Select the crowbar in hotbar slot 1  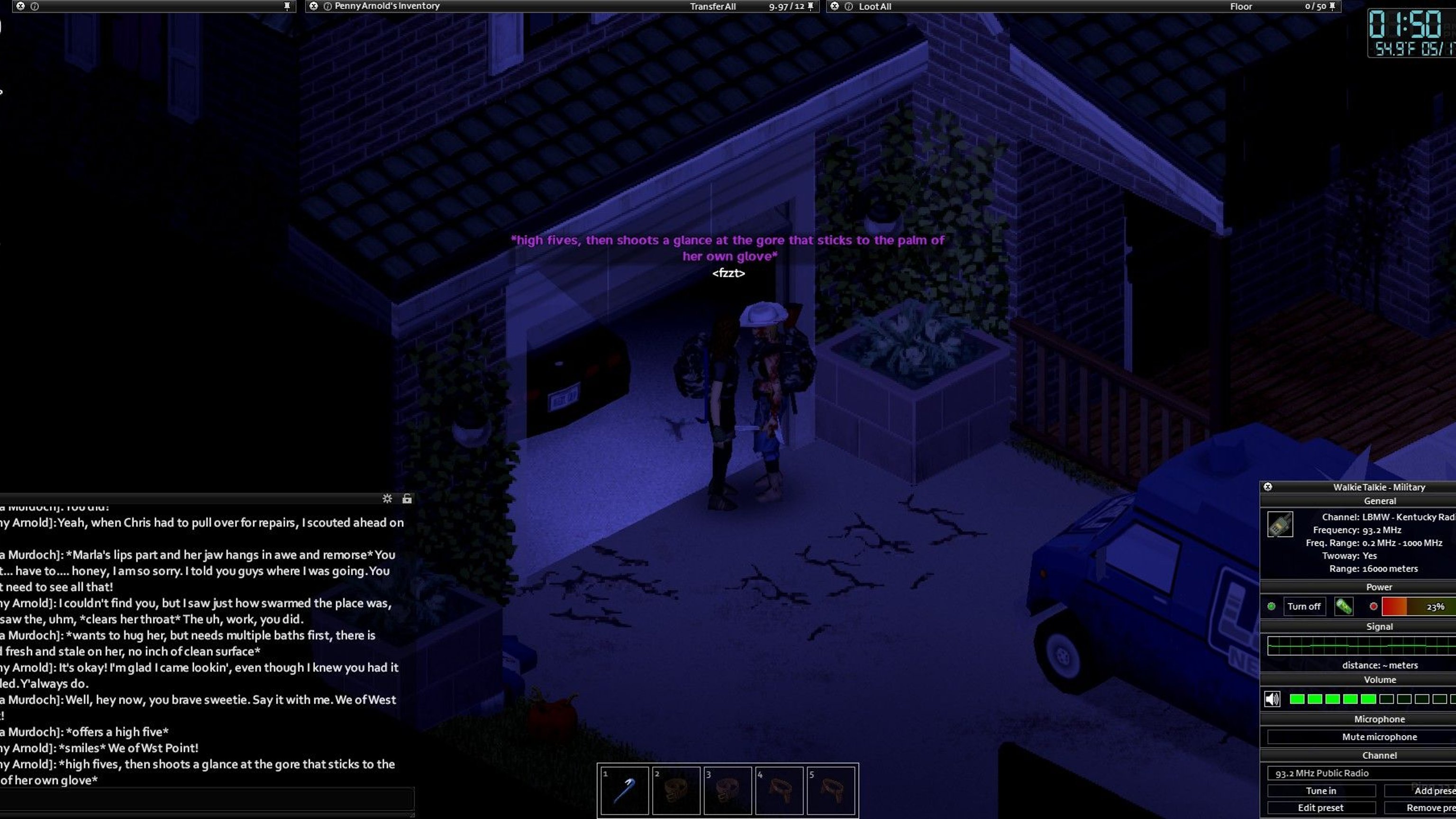624,790
